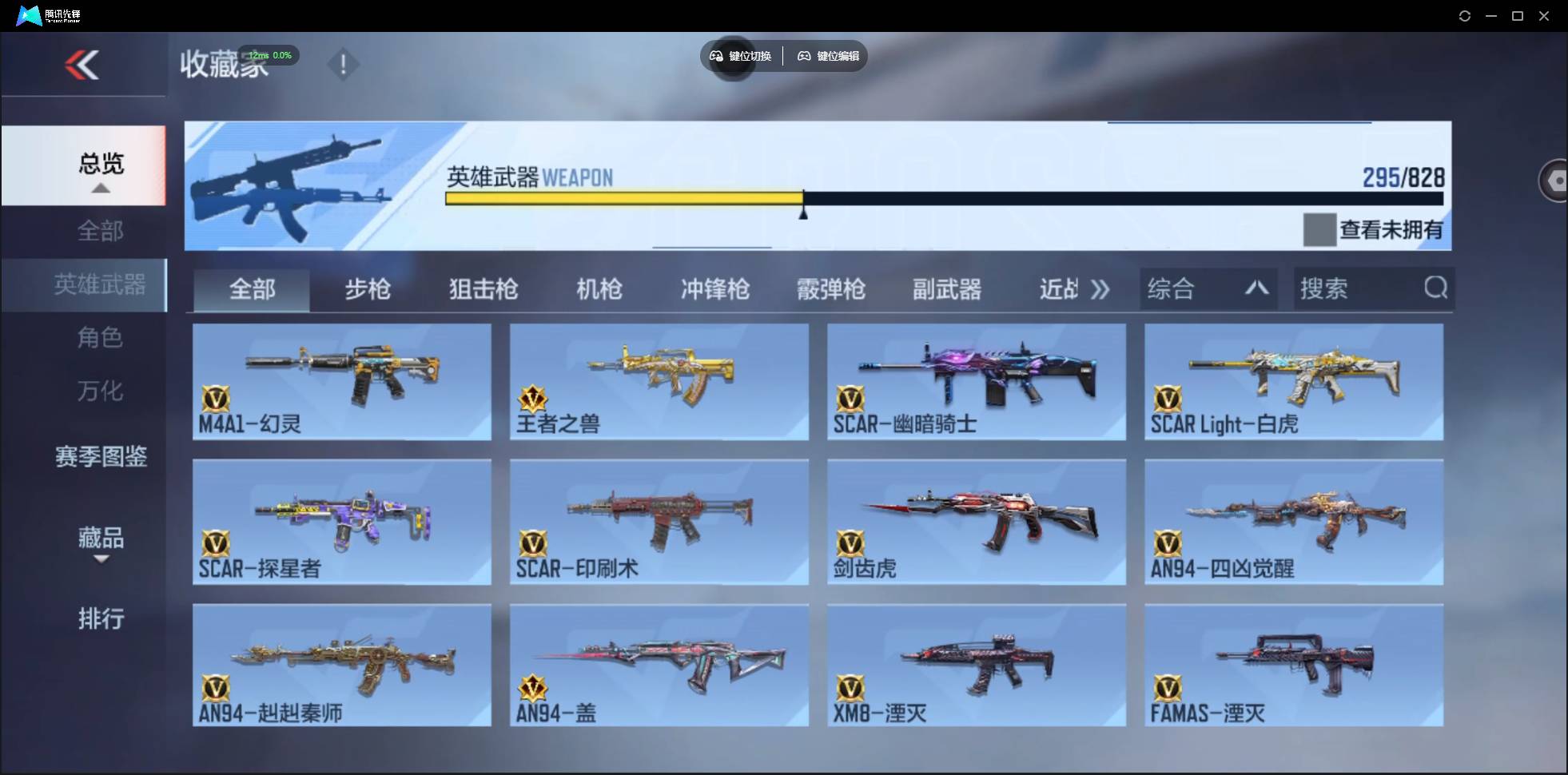The image size is (1568, 775).
Task: Open 排行 from the sidebar
Action: tap(101, 619)
